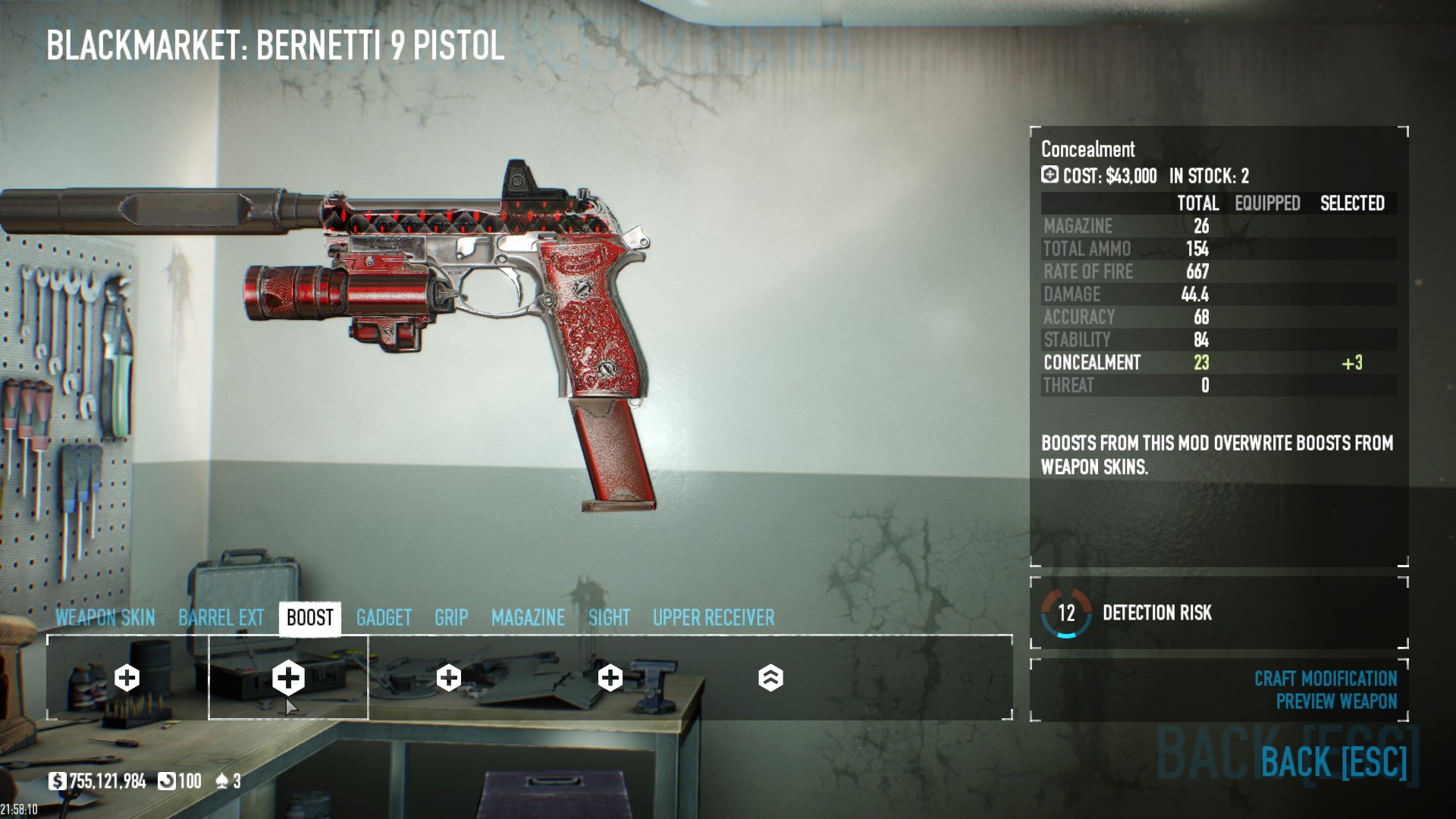The width and height of the screenshot is (1456, 819).
Task: Choose the Grip tab
Action: point(451,618)
